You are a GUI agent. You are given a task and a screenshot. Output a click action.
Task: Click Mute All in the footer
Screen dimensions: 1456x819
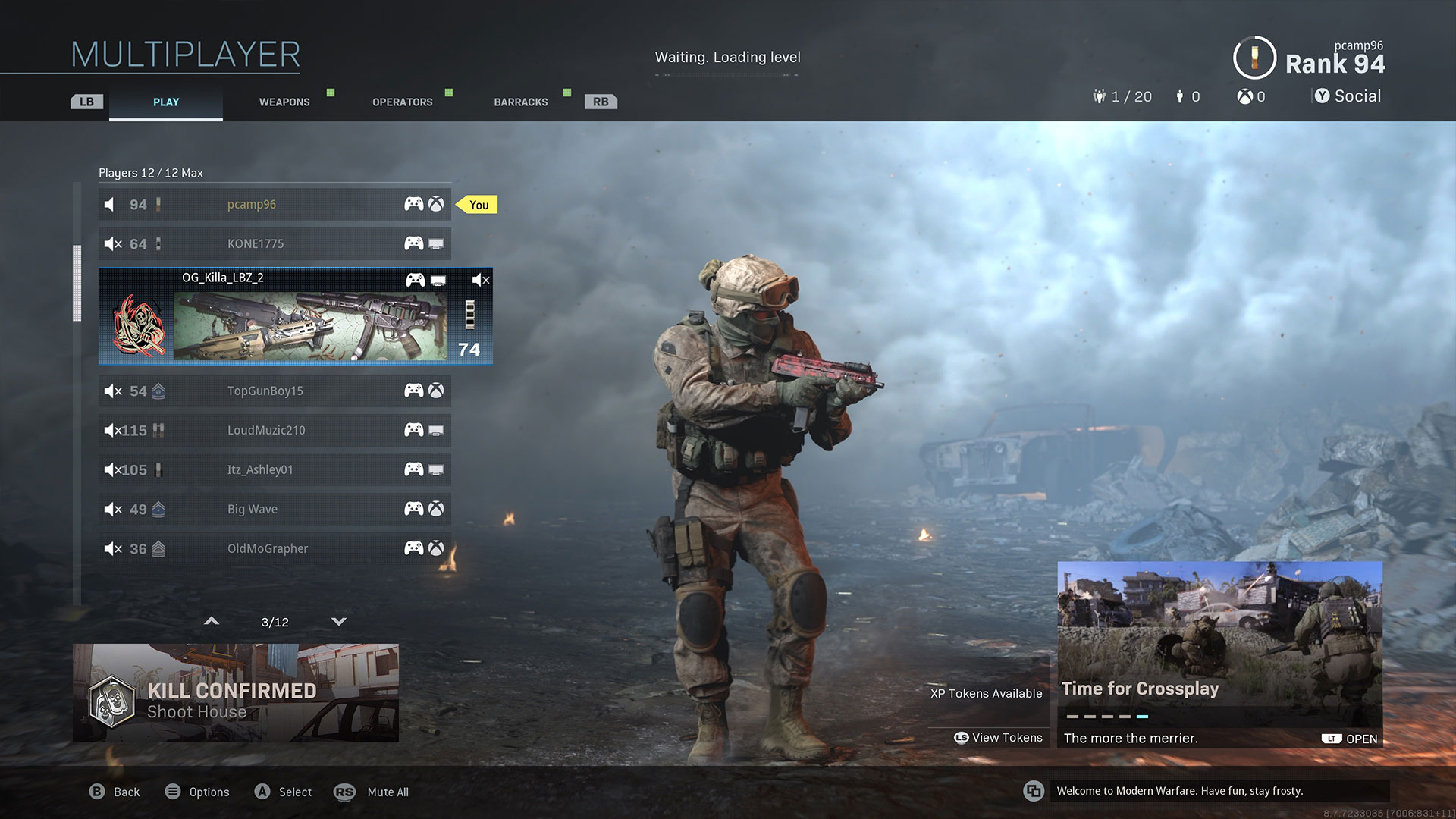(x=372, y=792)
